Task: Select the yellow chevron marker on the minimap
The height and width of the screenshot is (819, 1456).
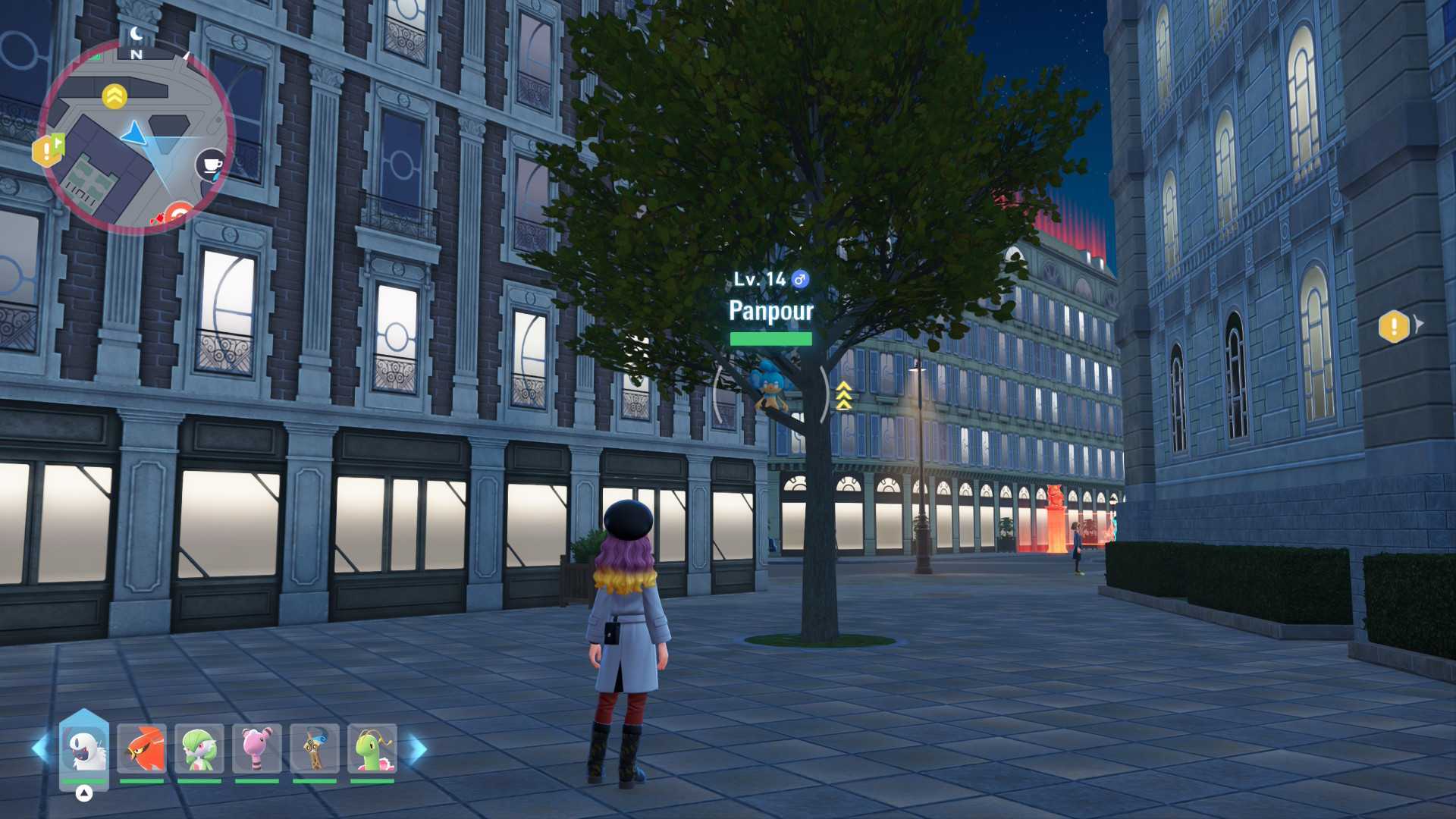Action: (x=115, y=96)
